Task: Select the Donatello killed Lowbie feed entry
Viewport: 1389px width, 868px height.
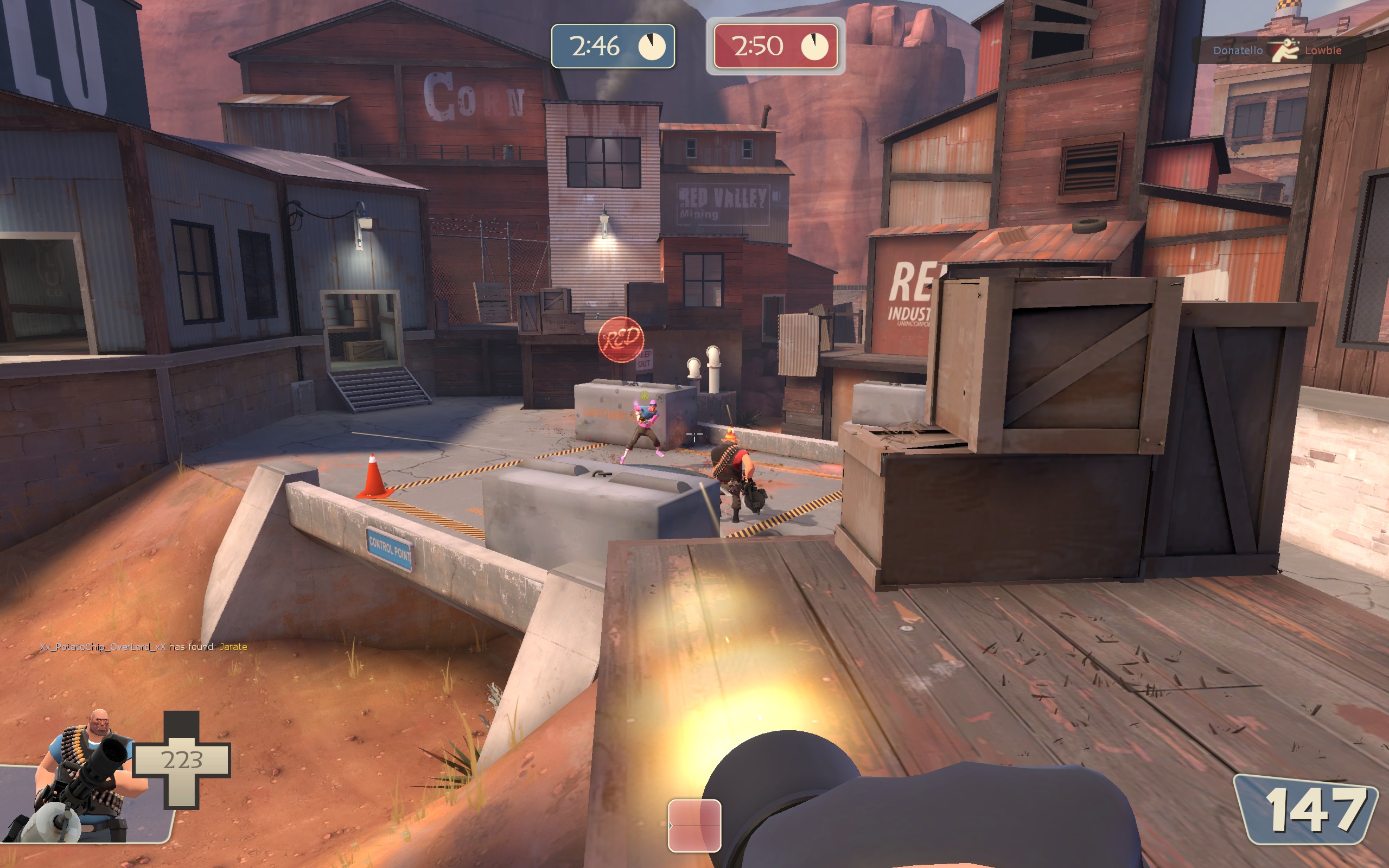Action: [x=1277, y=50]
